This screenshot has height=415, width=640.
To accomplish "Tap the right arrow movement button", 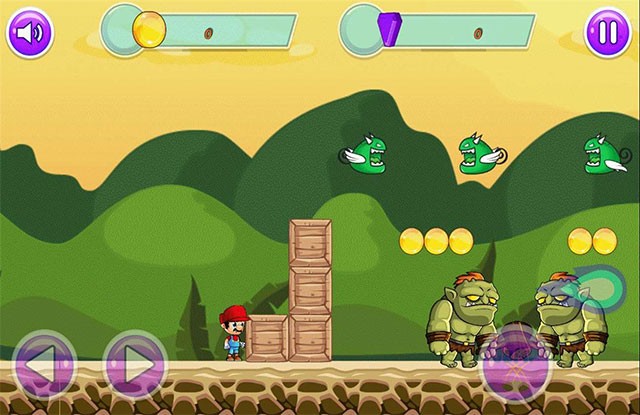I will pos(135,364).
